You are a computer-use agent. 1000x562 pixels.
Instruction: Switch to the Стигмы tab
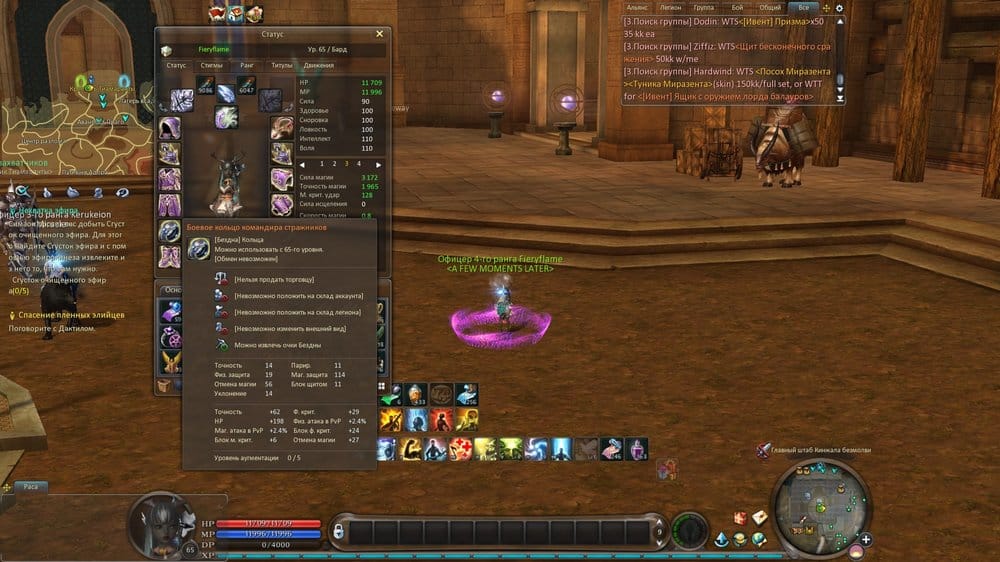(211, 65)
